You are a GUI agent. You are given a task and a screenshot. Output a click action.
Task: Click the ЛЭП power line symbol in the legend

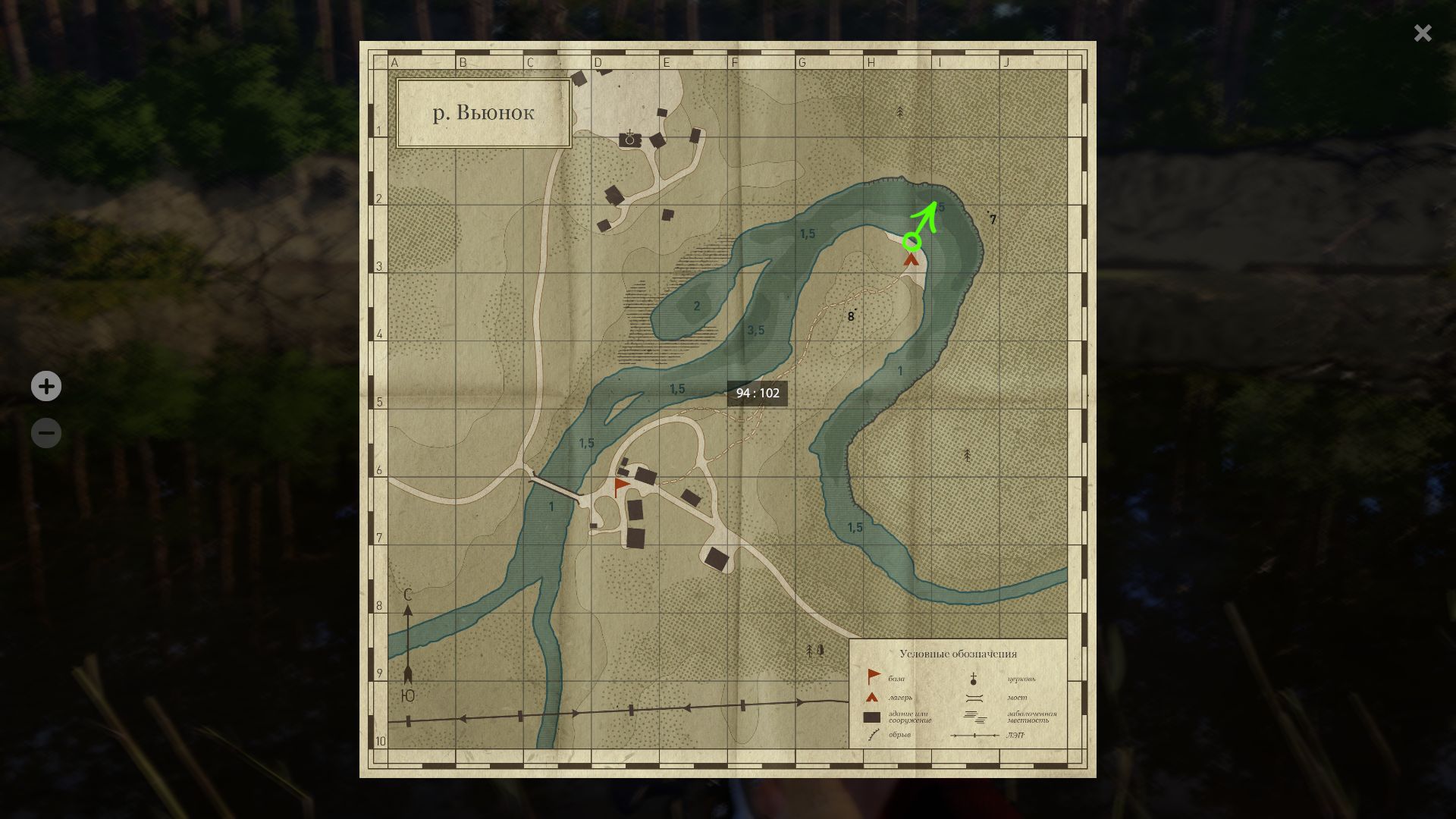pyautogui.click(x=973, y=735)
